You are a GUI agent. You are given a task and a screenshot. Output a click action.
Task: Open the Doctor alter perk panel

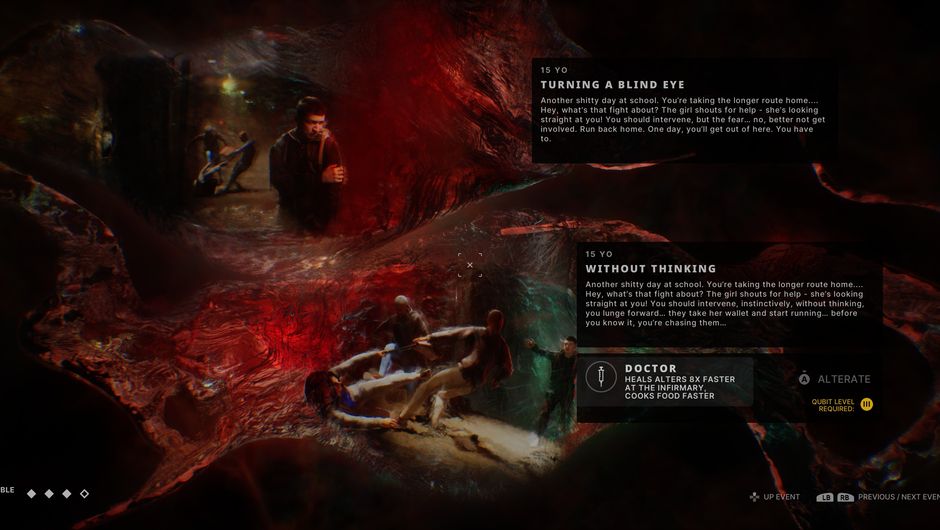coord(665,382)
